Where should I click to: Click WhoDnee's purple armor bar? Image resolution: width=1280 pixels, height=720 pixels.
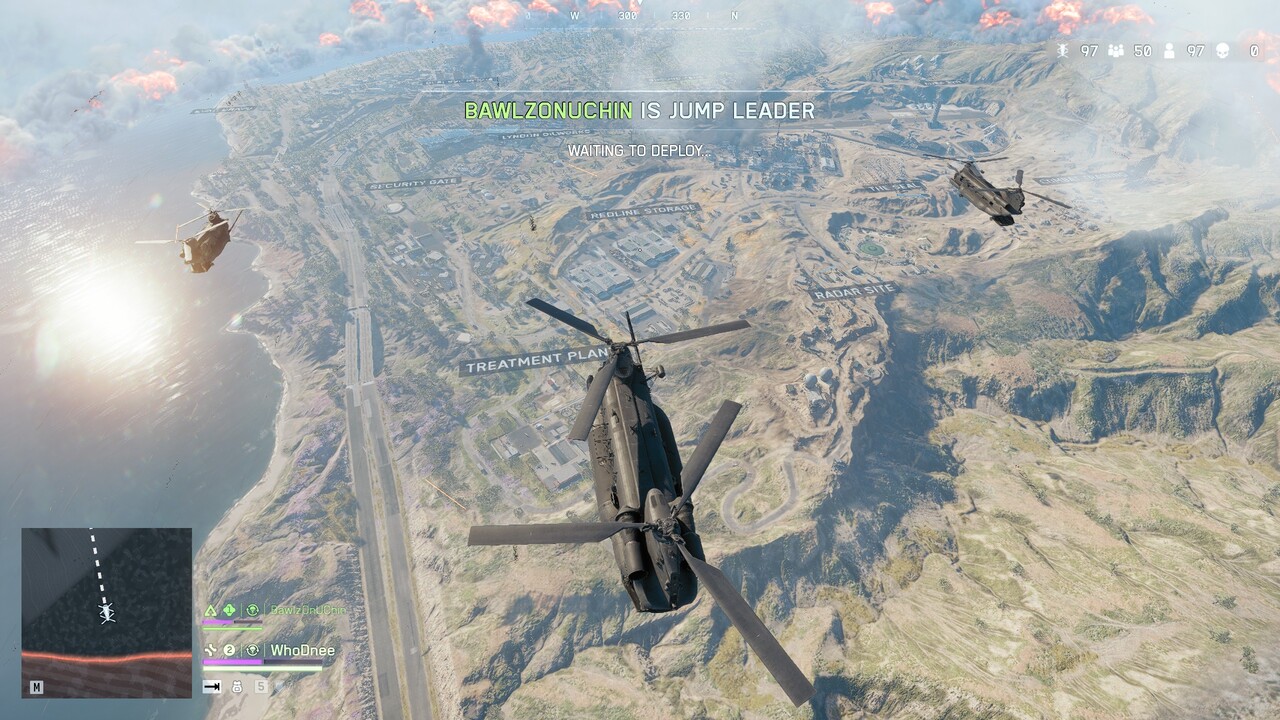tap(232, 662)
